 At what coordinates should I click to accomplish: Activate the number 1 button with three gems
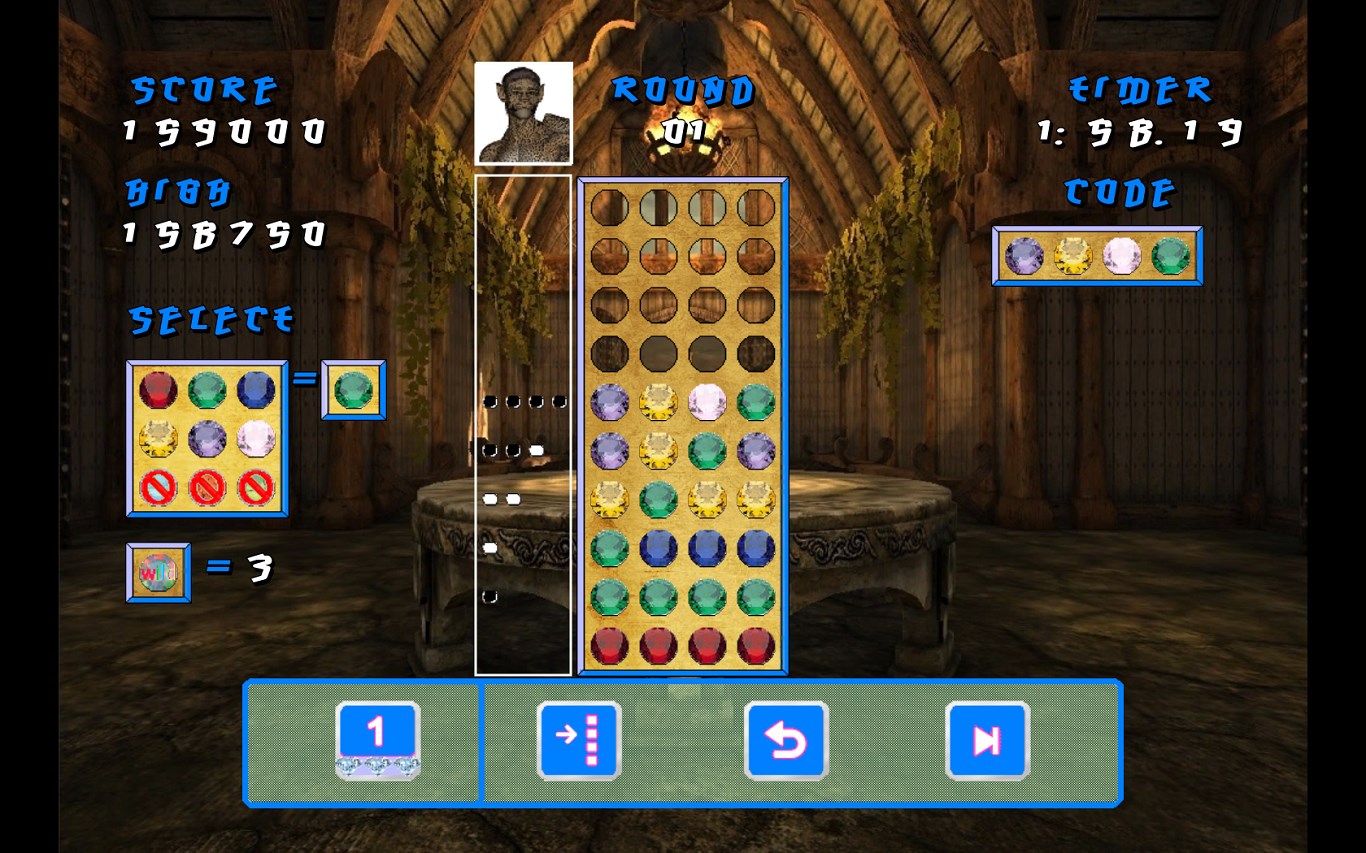(x=377, y=740)
